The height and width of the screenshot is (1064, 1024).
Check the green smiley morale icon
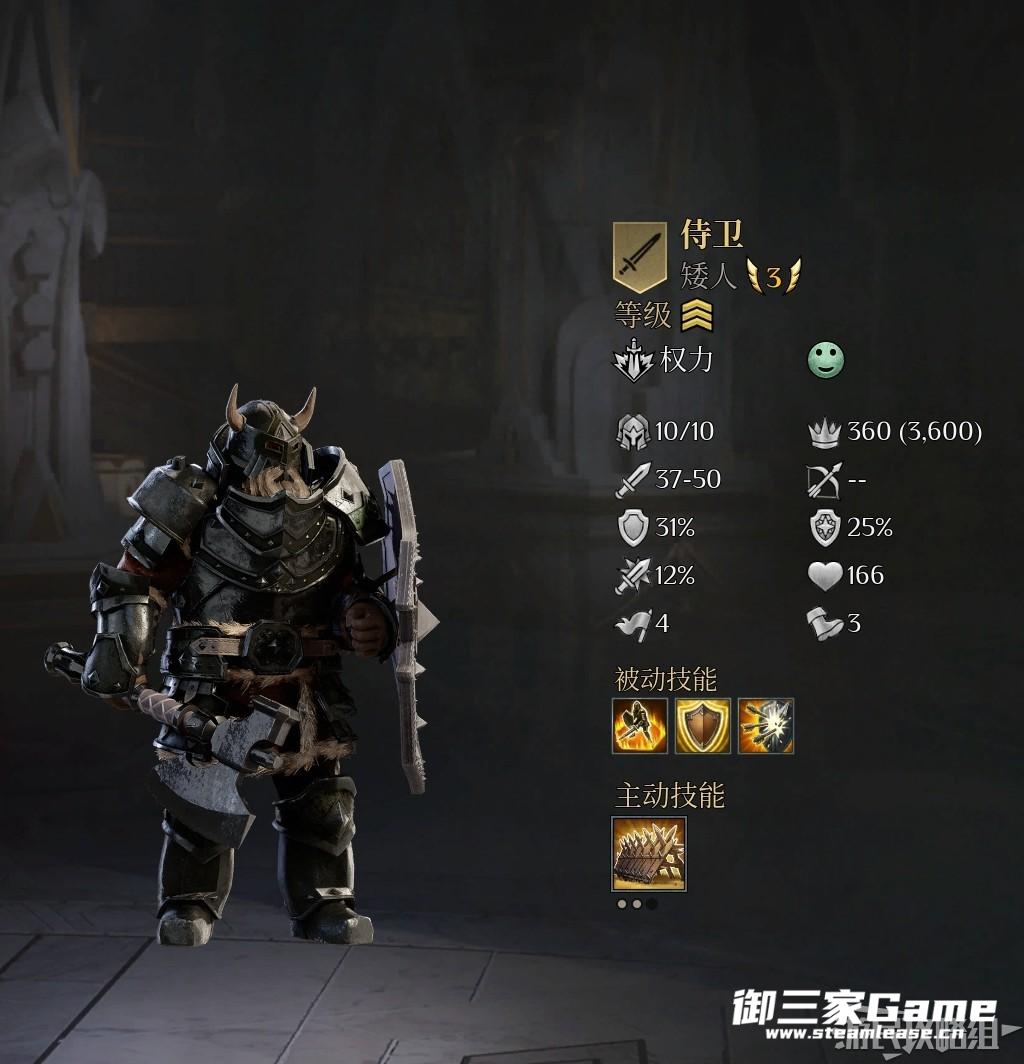pos(826,360)
